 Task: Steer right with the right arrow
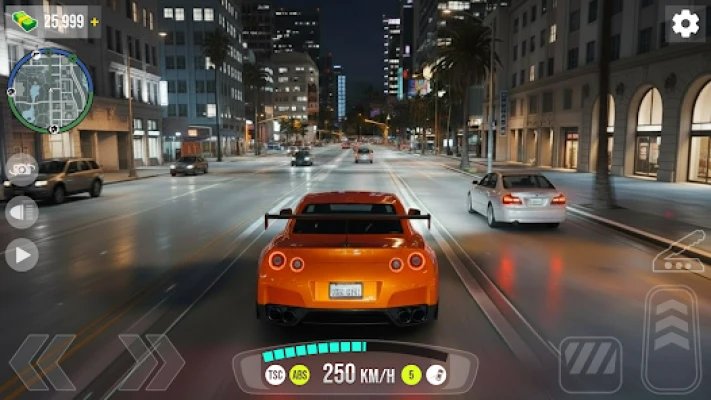(151, 362)
